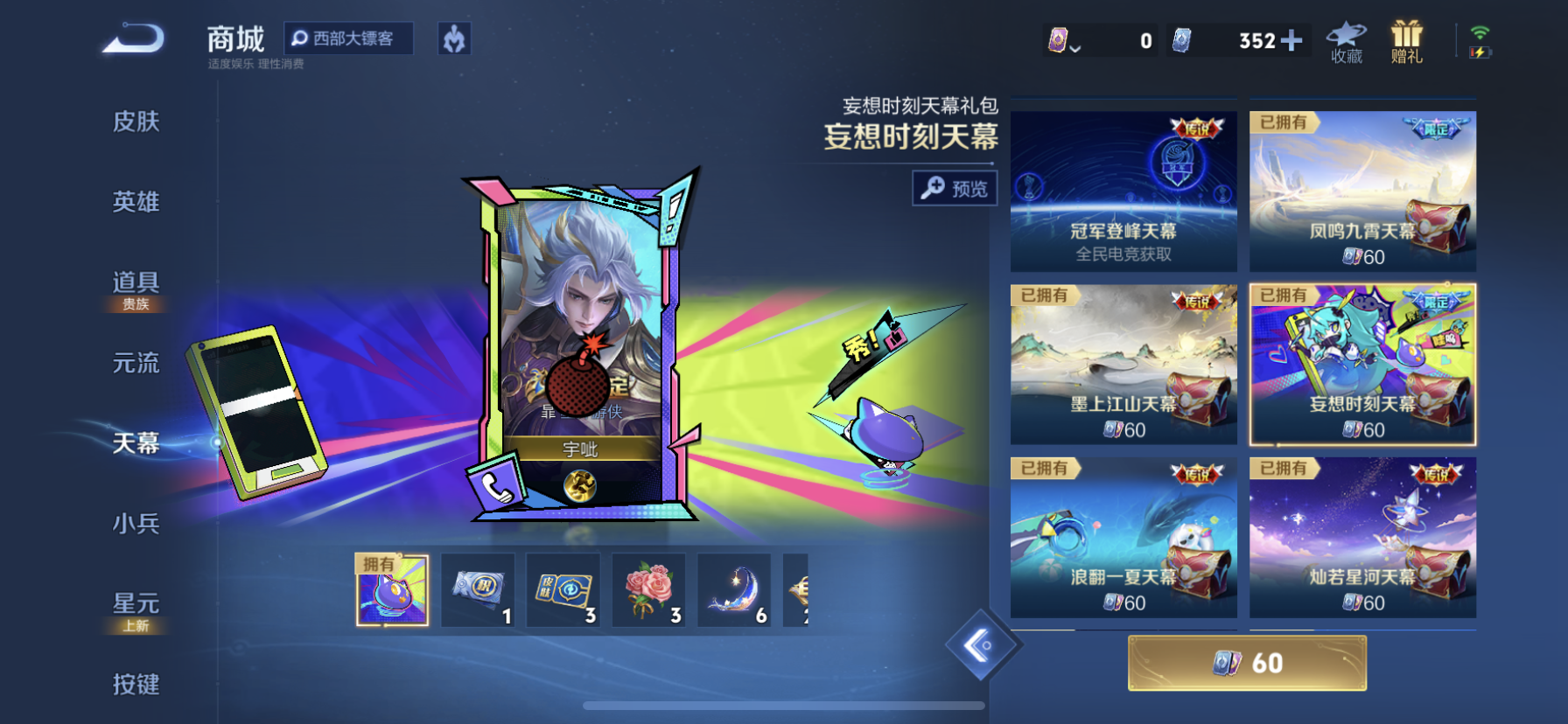Add more vouchers with the plus button
The height and width of the screenshot is (724, 1568).
tap(1291, 40)
